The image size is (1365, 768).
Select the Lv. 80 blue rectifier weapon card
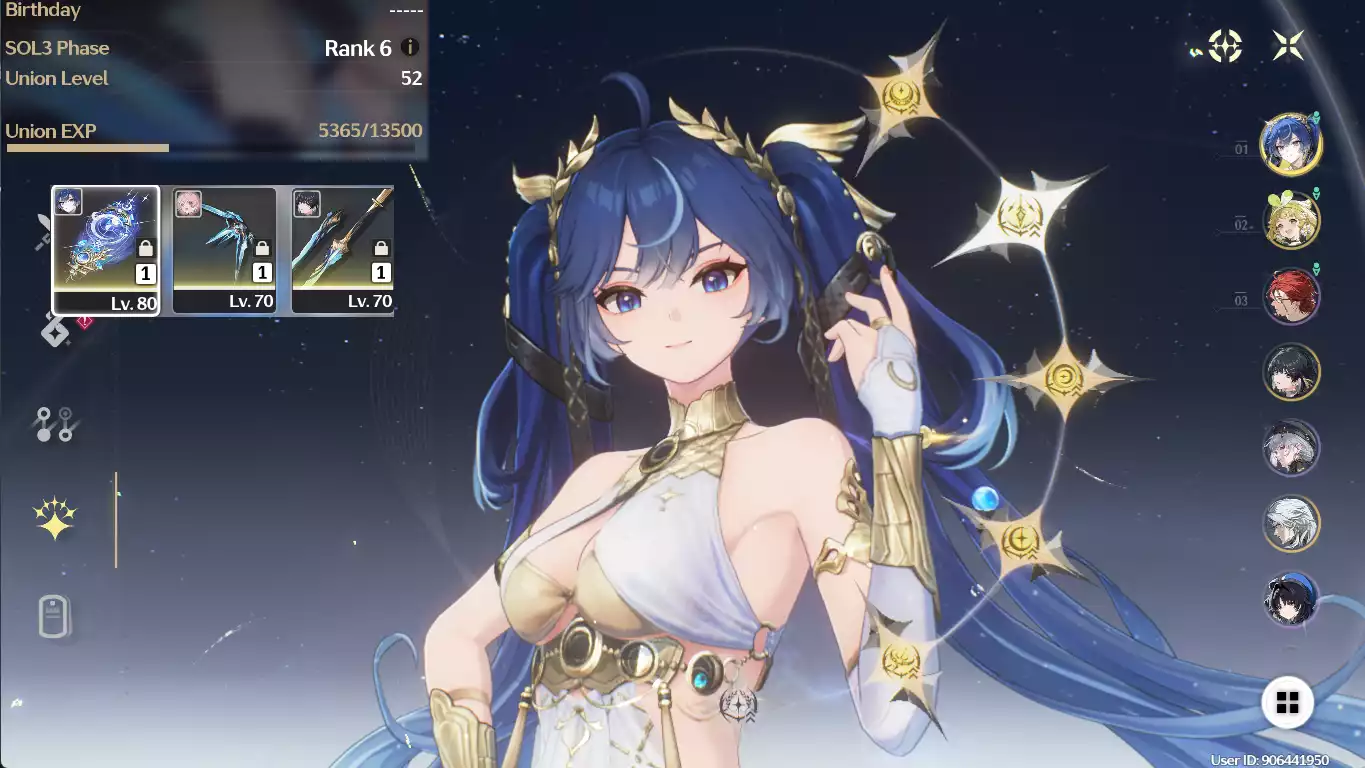click(105, 250)
